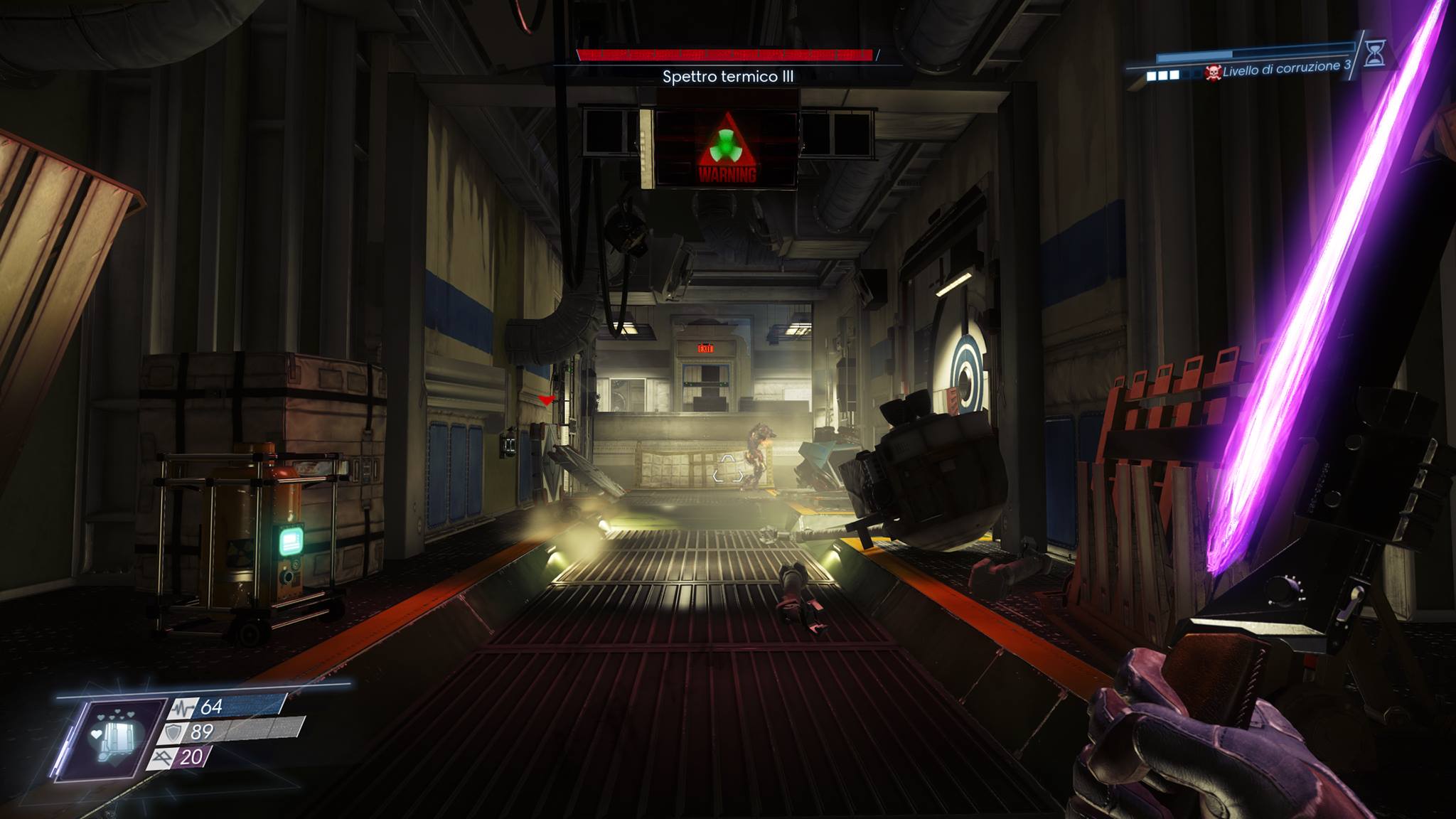Image resolution: width=1456 pixels, height=819 pixels.
Task: Select the red objective marker arrow
Action: [545, 401]
